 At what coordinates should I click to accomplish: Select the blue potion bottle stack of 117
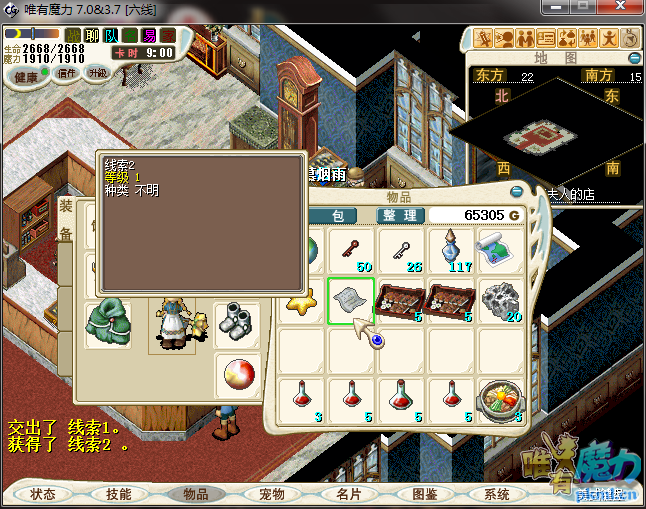pos(451,250)
